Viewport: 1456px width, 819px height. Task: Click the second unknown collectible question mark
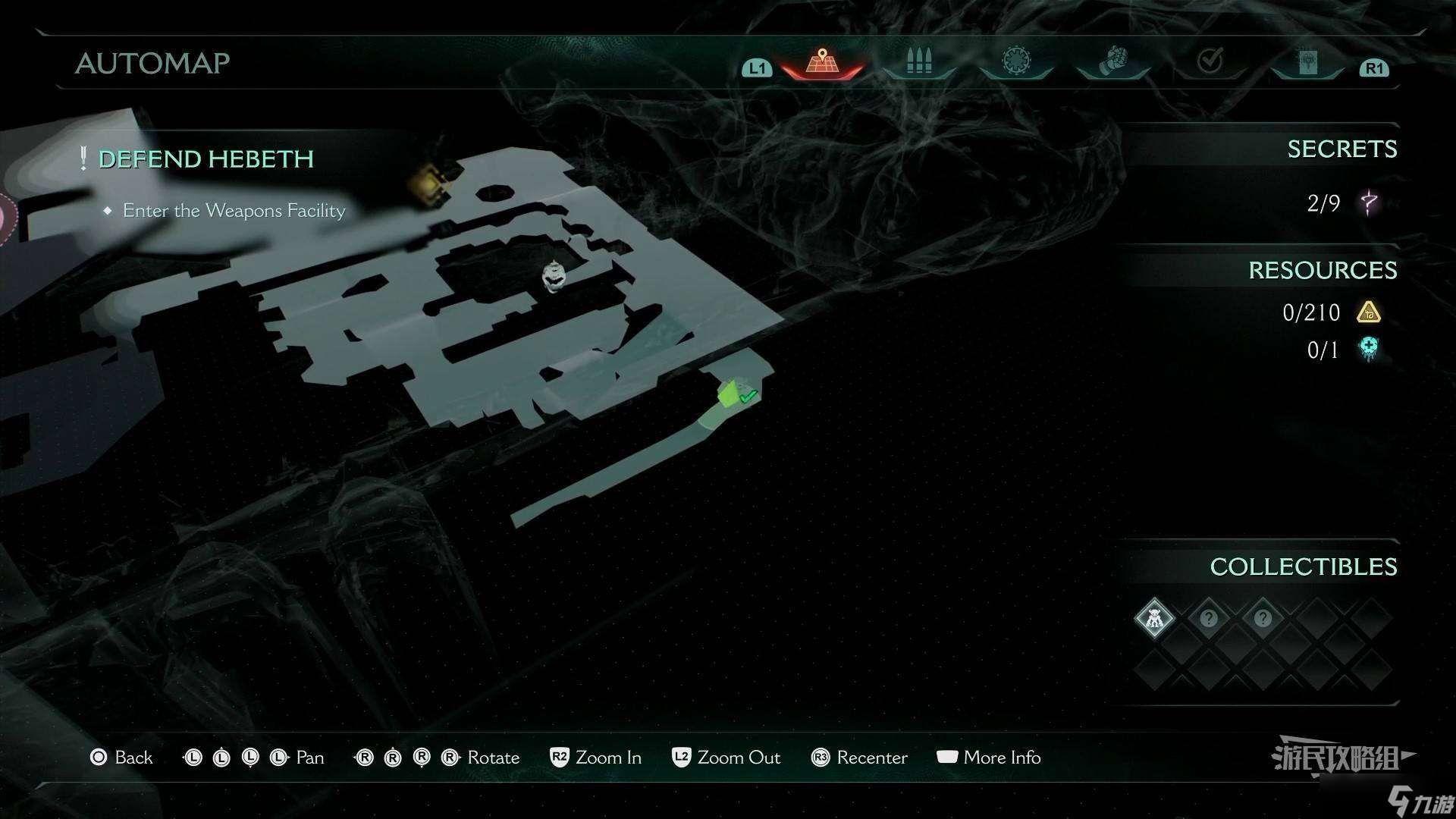(x=1262, y=618)
